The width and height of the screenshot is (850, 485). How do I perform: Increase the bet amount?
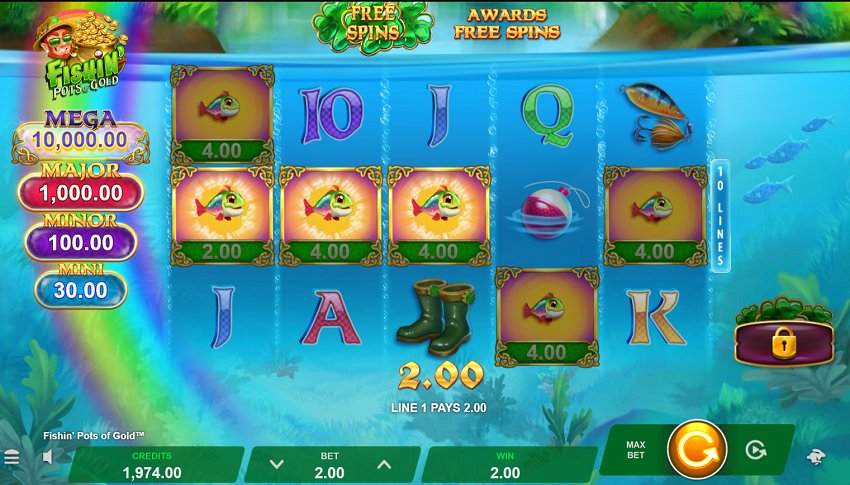tap(383, 464)
